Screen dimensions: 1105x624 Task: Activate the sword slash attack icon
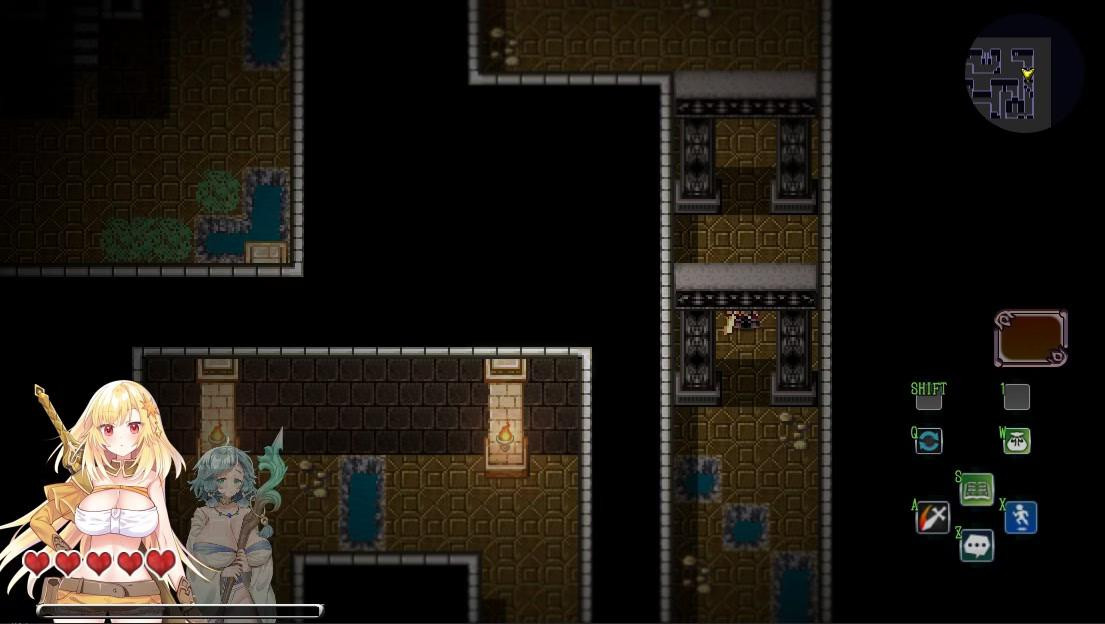[x=933, y=517]
